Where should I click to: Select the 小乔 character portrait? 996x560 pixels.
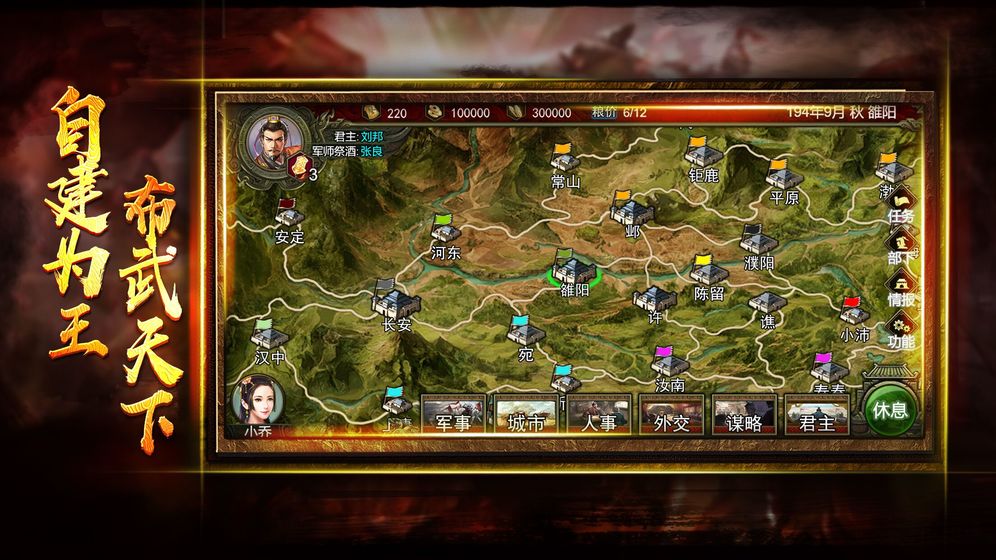point(257,402)
